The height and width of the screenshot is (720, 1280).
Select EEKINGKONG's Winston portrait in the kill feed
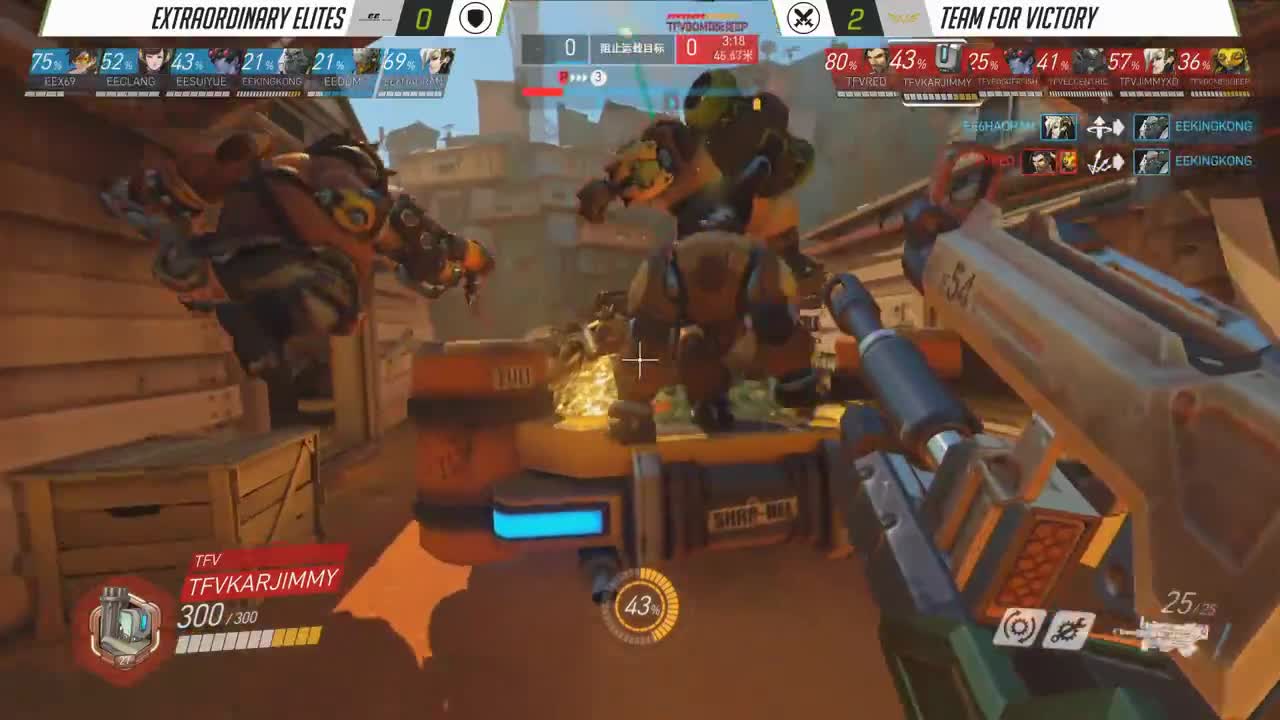coord(1152,127)
